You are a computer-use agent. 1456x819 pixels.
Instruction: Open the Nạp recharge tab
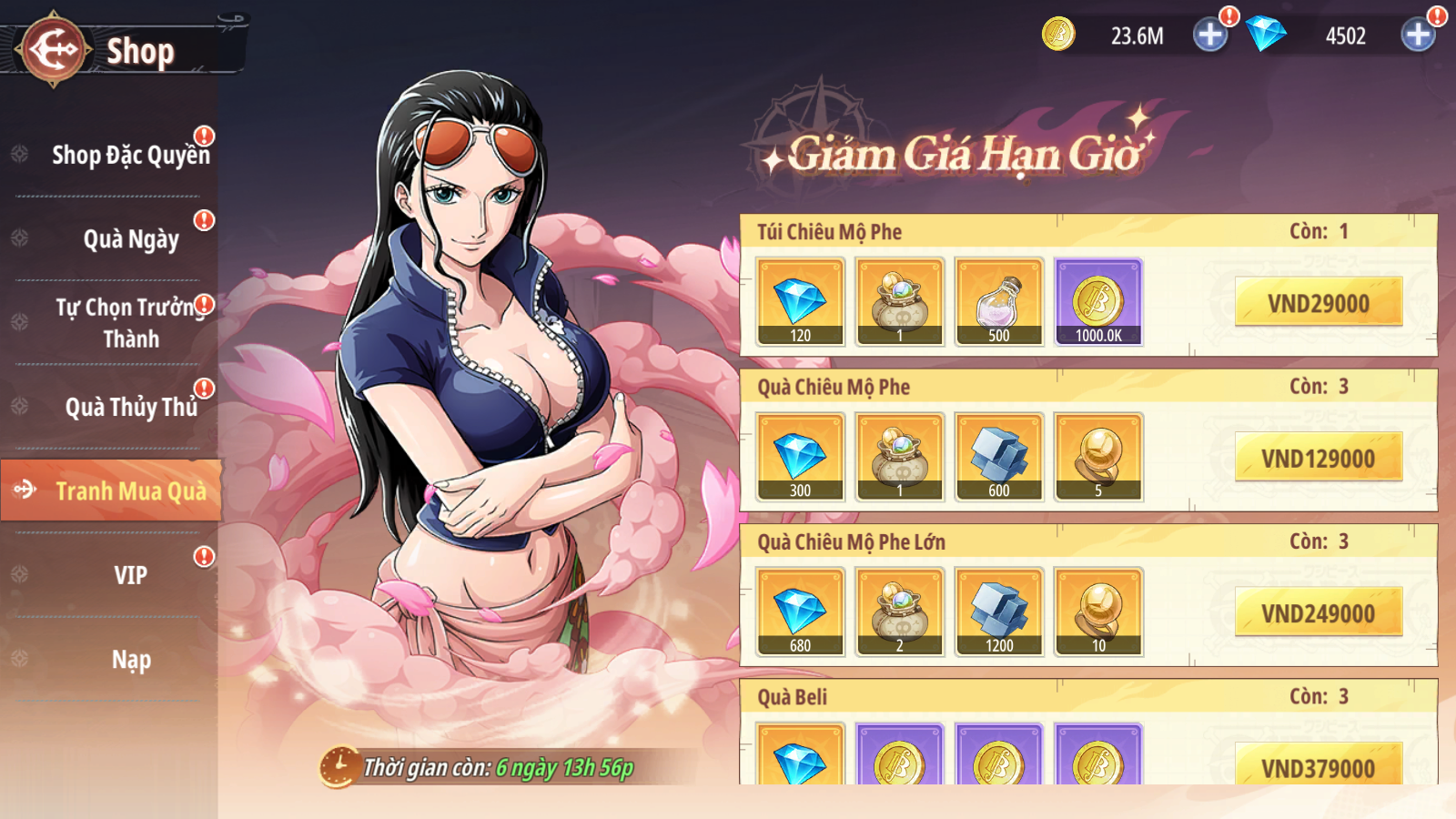[x=130, y=660]
